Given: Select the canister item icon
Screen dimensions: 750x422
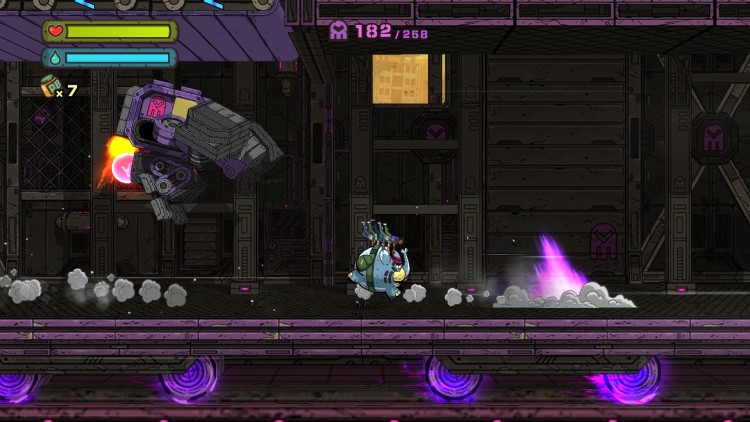Looking at the screenshot, I should coord(49,87).
